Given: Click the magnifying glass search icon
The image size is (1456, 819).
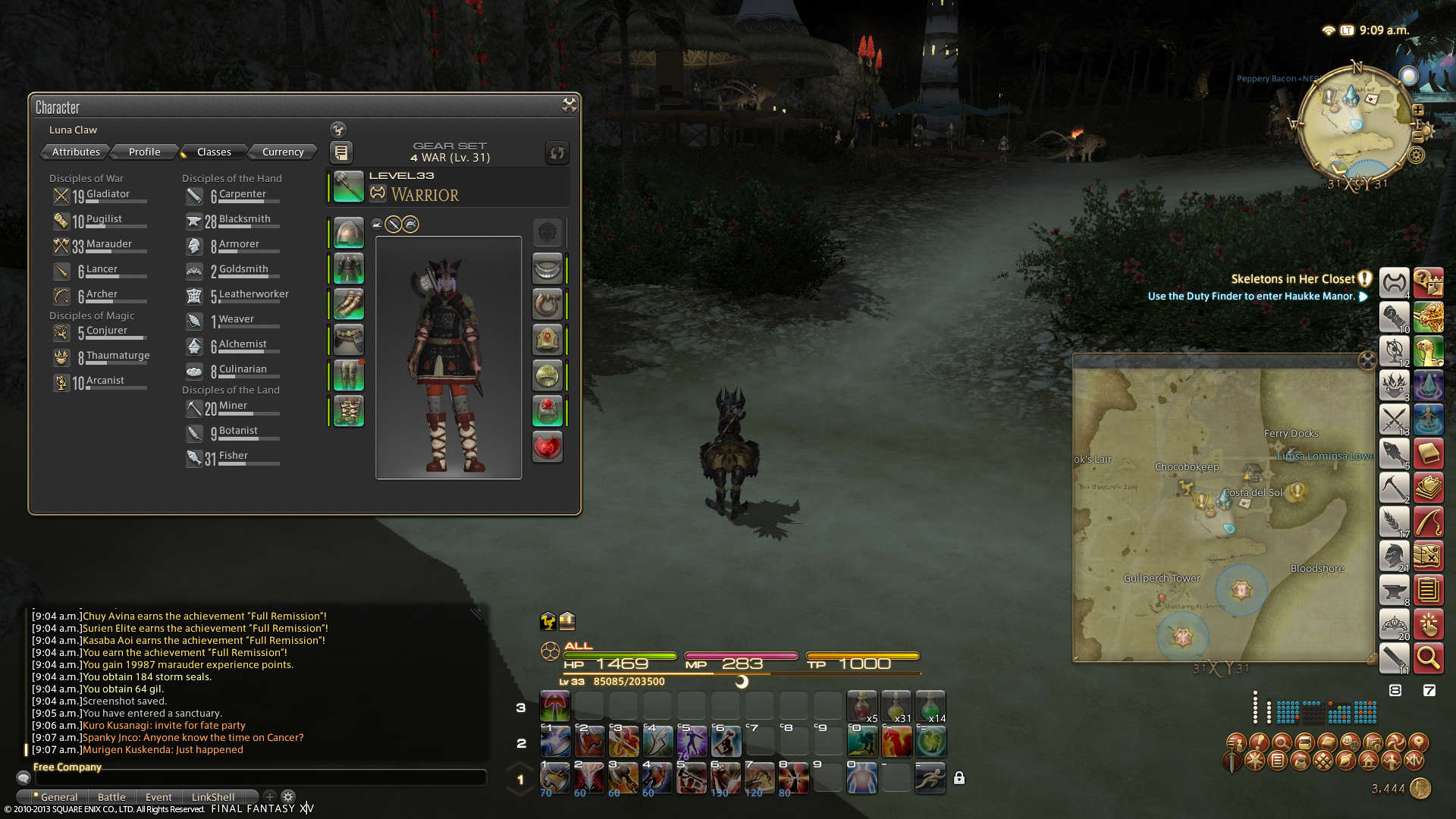Looking at the screenshot, I should (1428, 658).
